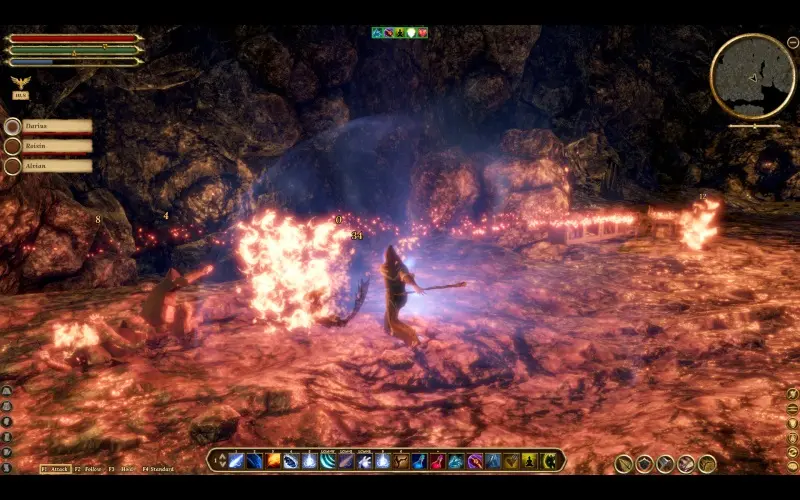Choose the Attack party command
800x500 pixels.
point(55,468)
